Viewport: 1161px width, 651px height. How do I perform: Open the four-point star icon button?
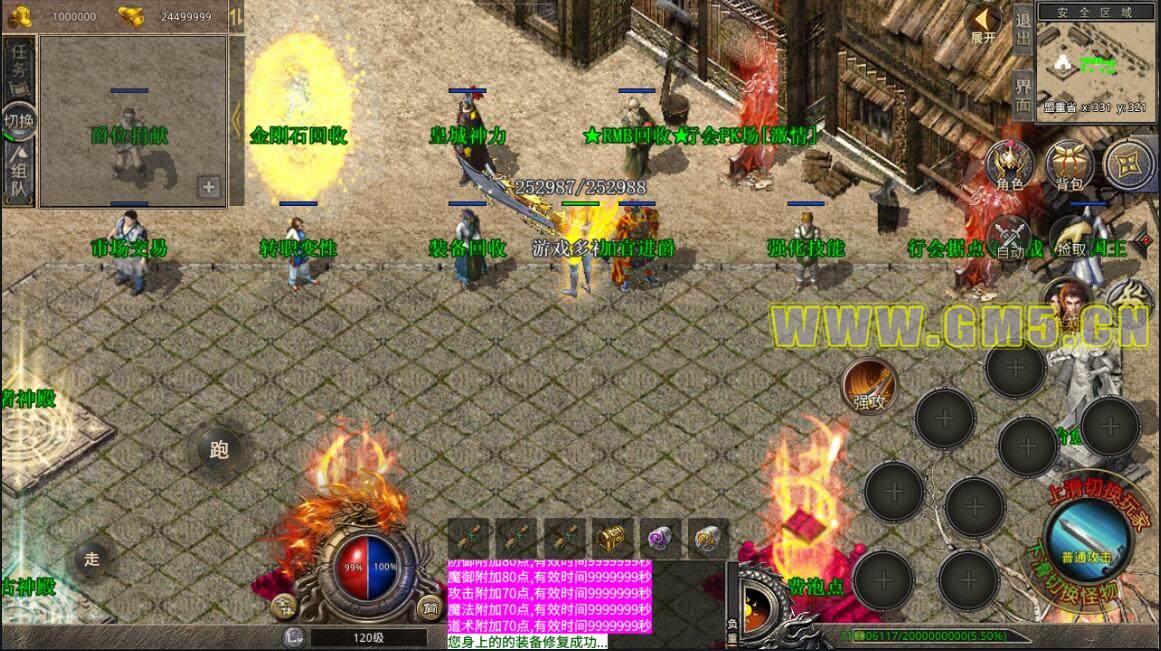click(1128, 164)
